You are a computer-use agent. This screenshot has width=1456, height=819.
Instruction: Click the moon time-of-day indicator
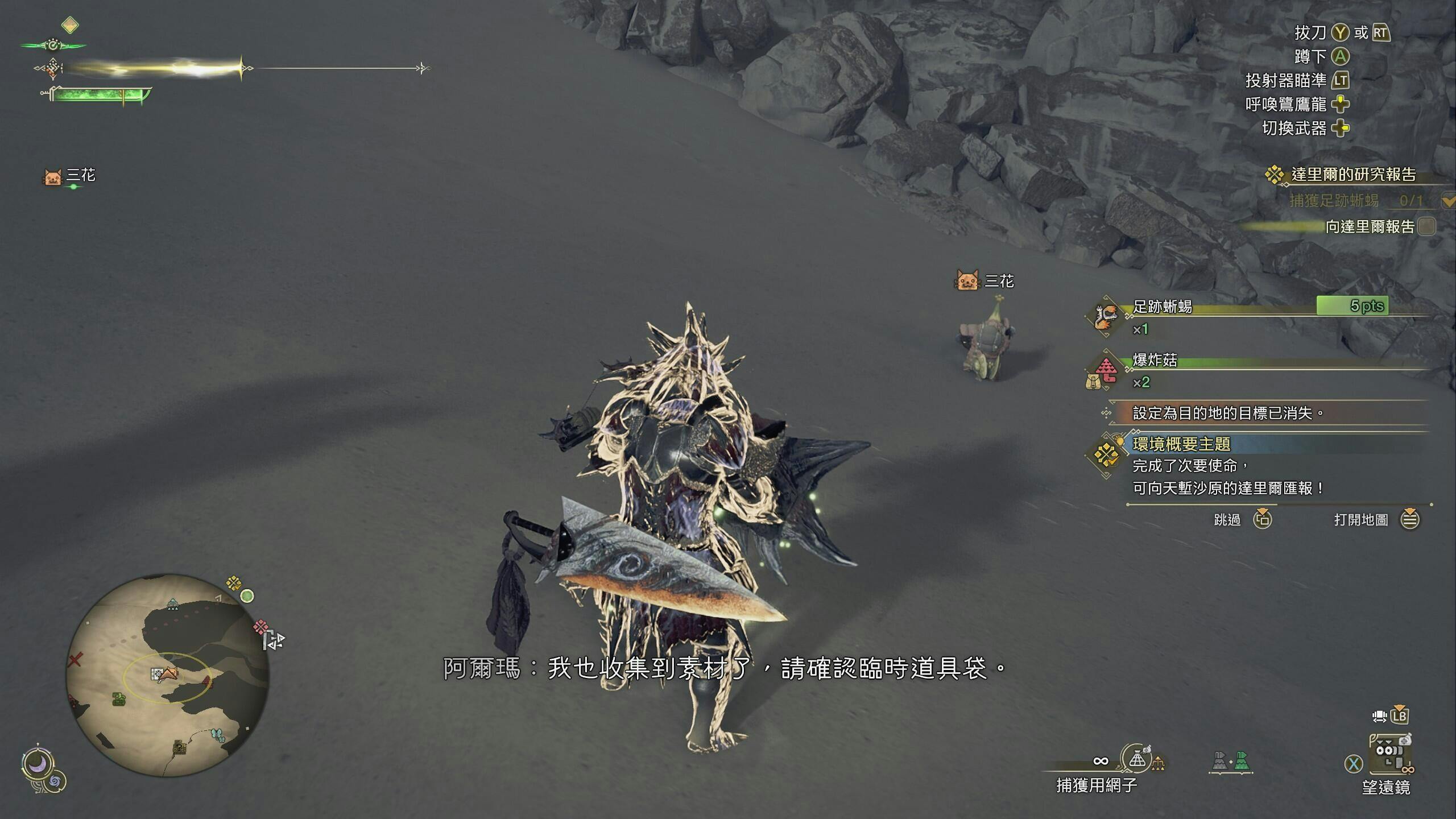38,765
